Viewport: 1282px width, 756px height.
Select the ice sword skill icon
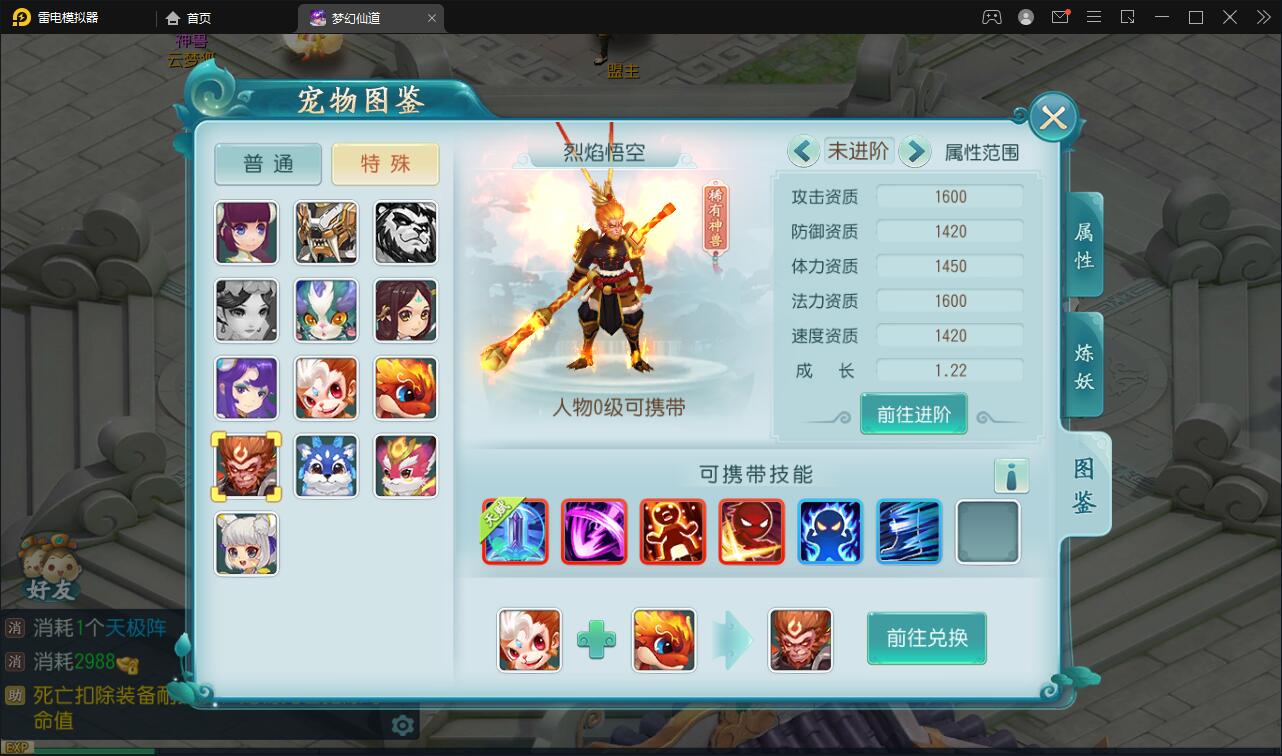click(515, 532)
